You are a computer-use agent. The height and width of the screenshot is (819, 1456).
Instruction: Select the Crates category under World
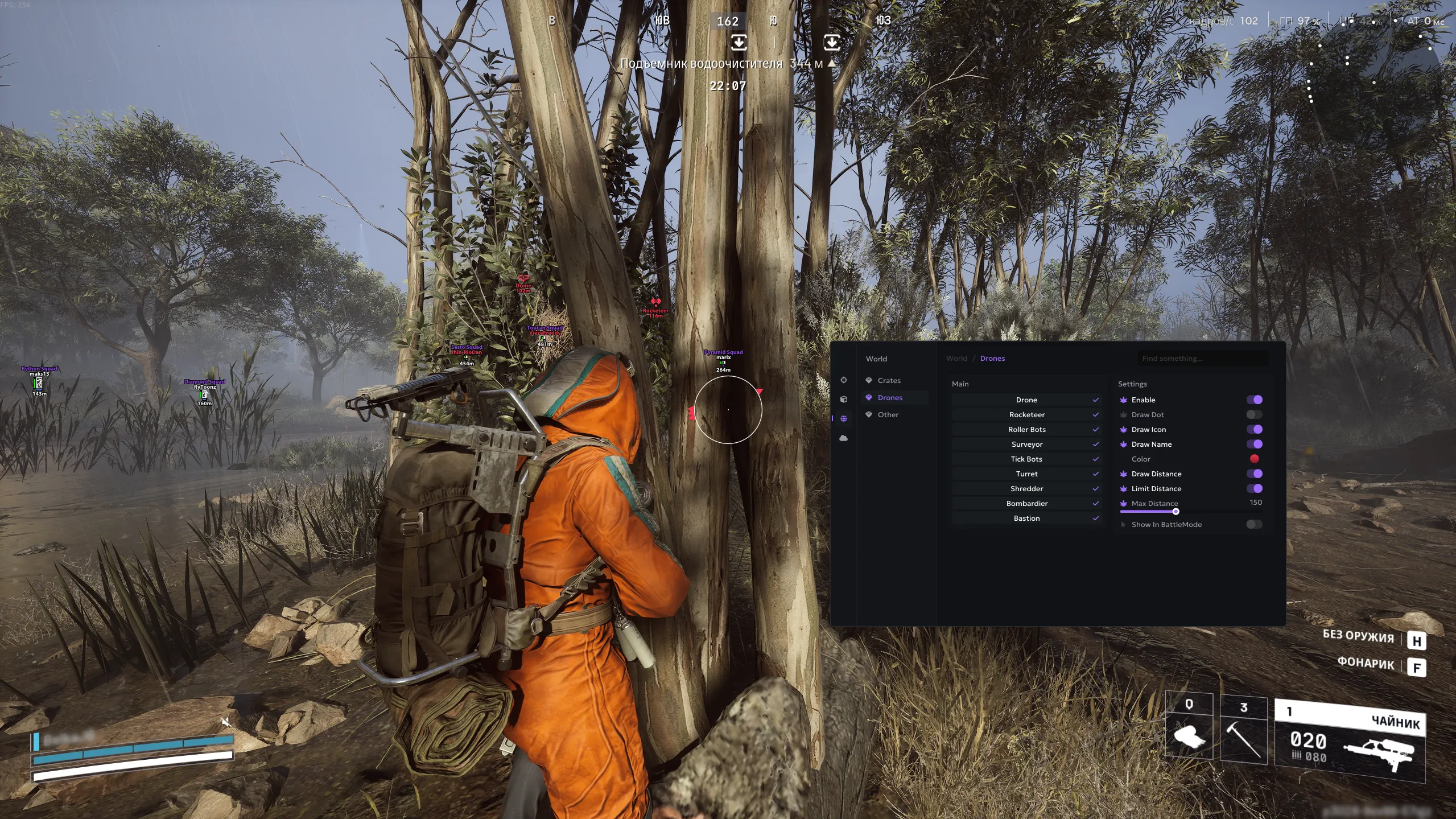point(888,380)
